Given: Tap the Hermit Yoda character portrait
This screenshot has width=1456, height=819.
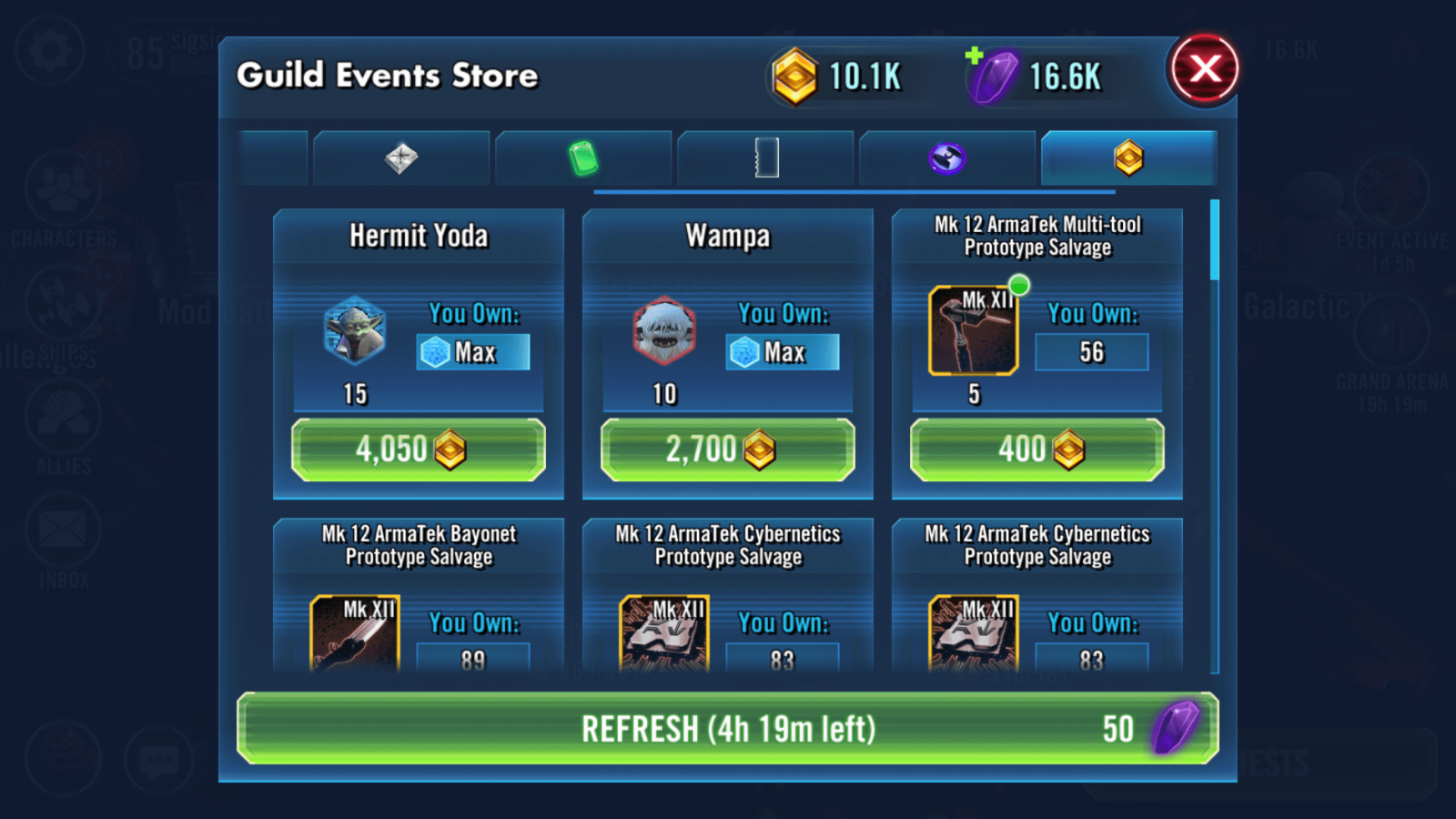Looking at the screenshot, I should point(355,331).
